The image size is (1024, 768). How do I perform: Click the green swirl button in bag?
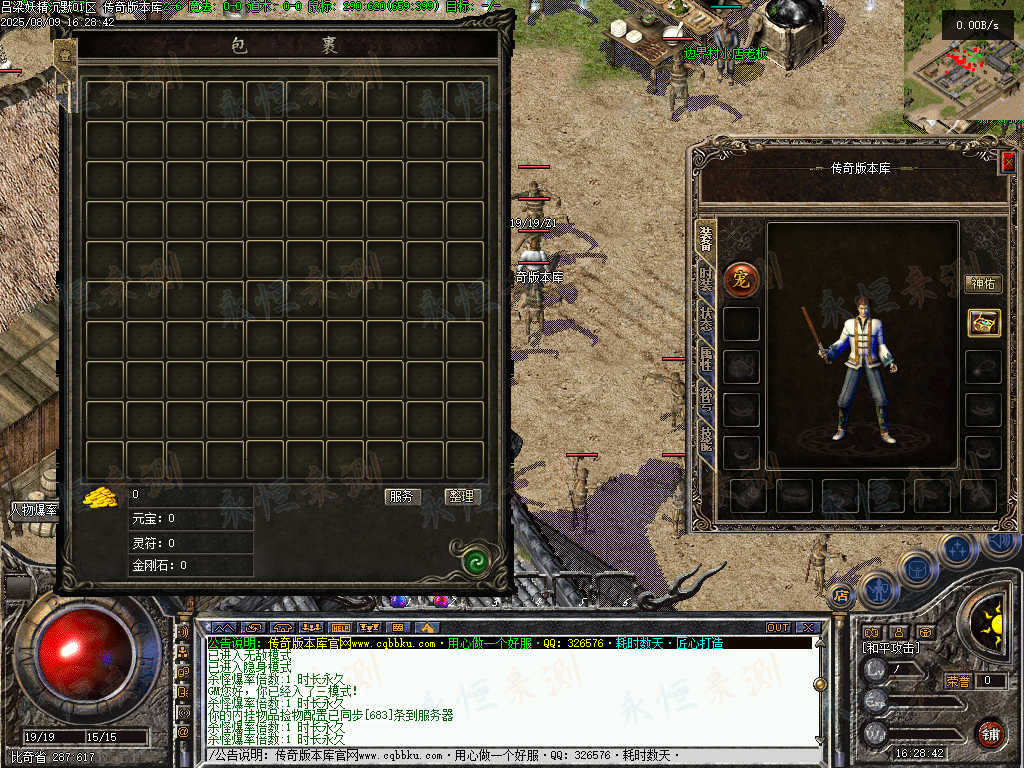[x=476, y=563]
